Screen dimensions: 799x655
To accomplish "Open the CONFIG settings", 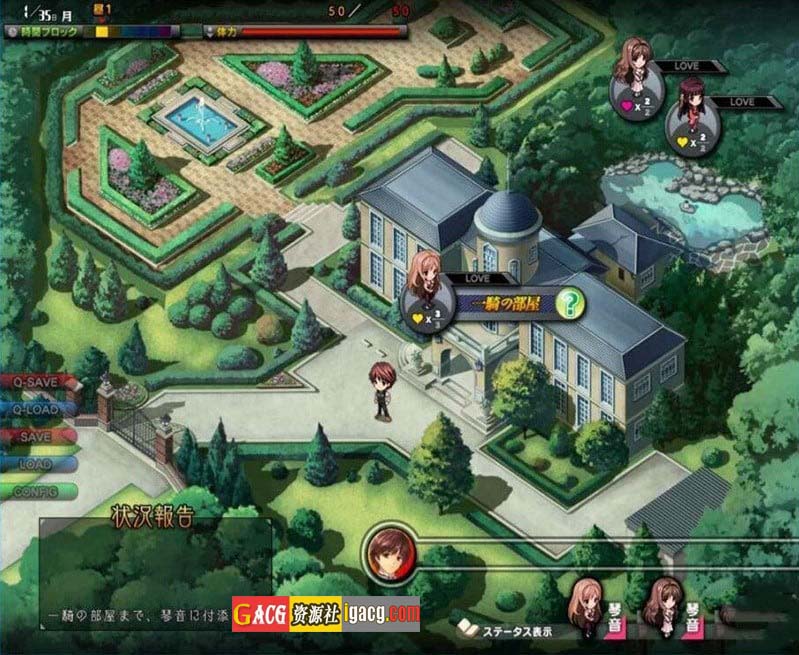I will click(37, 491).
